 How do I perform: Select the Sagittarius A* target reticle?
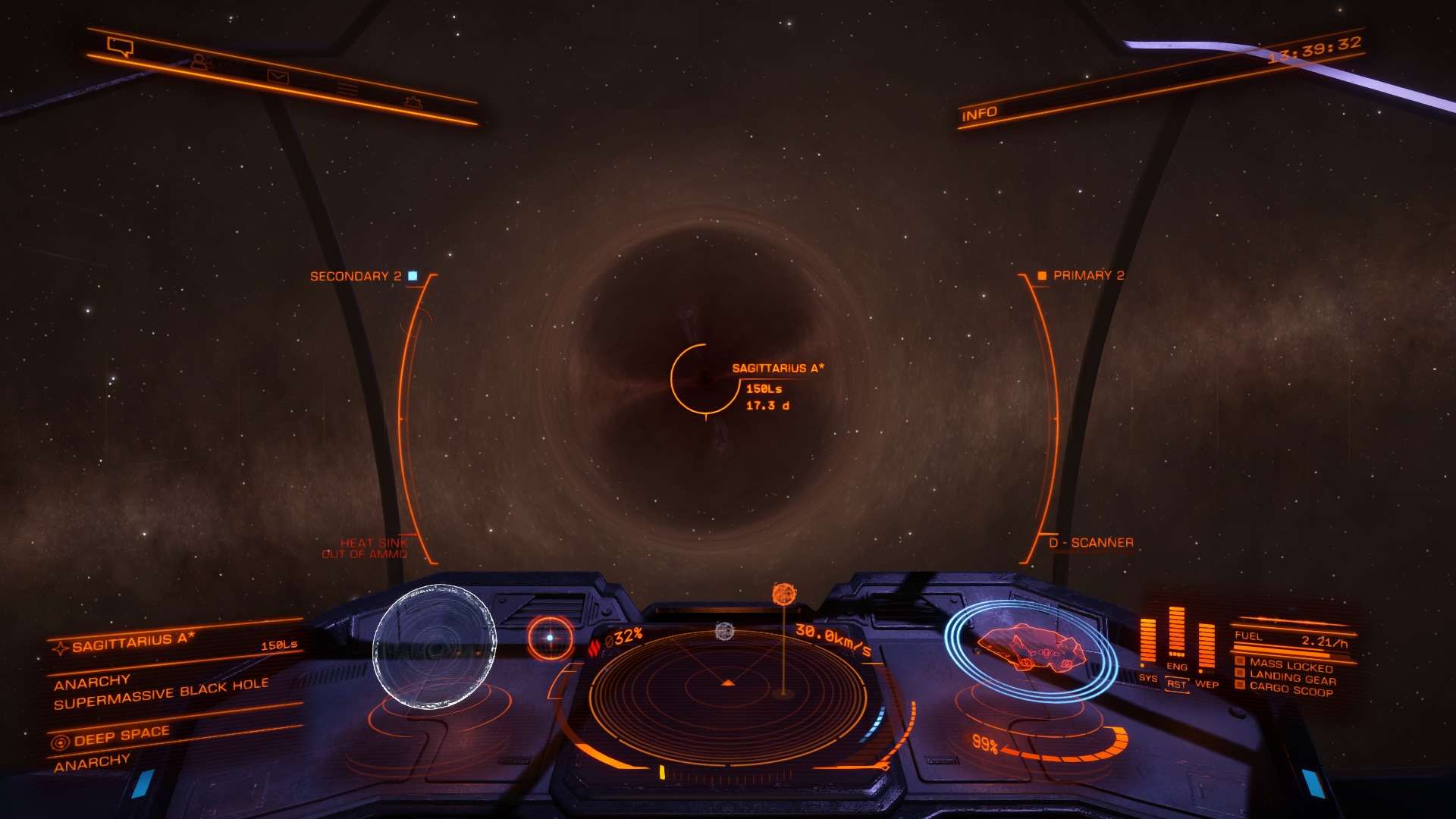[705, 378]
